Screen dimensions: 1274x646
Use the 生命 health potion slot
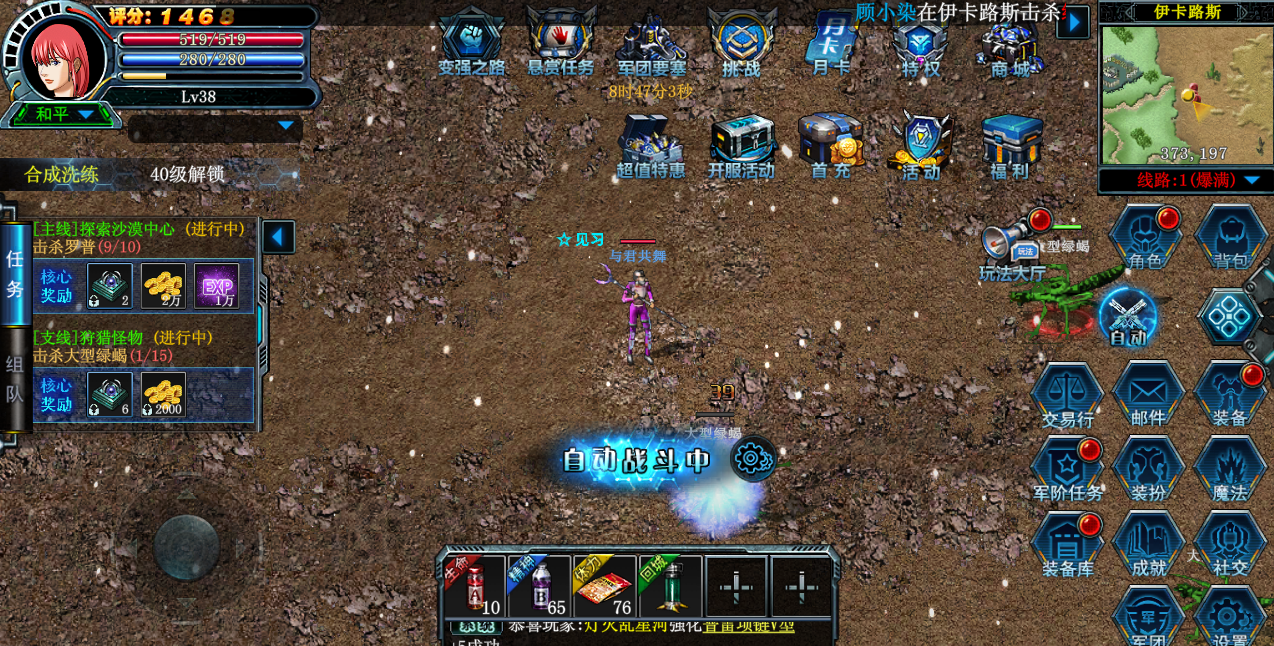point(475,587)
